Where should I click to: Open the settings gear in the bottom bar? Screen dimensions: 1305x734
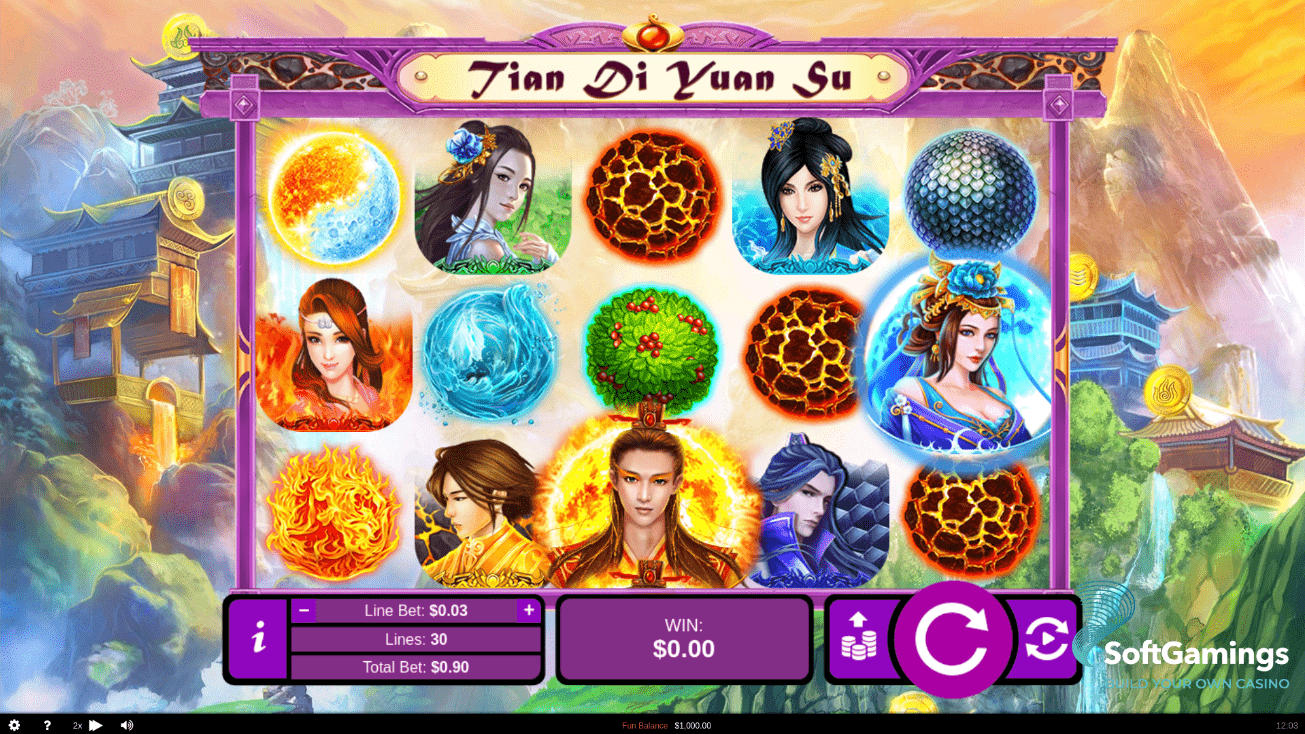click(14, 724)
